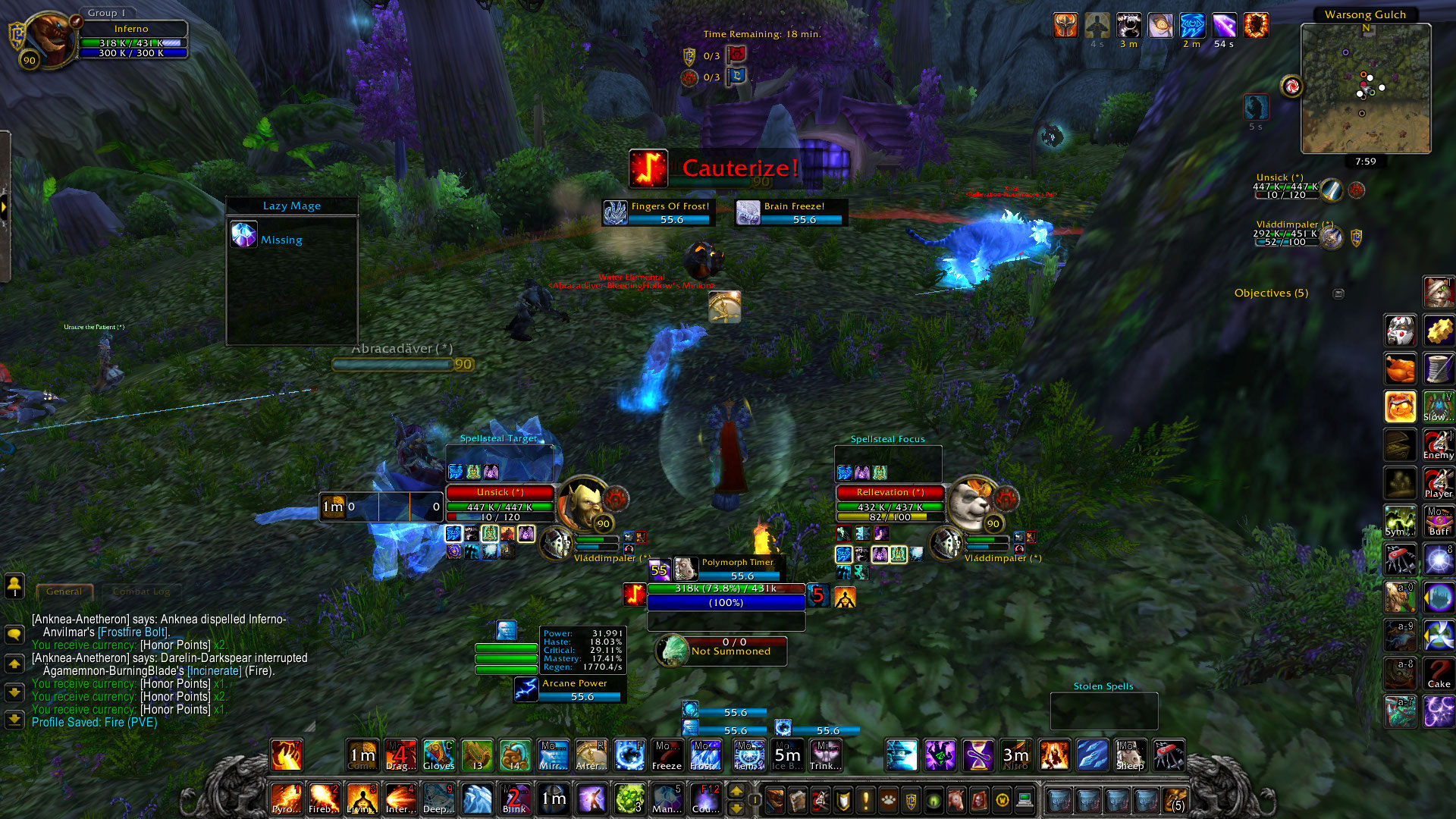Open the Game Menu computer icon
Screen dimensions: 1456x819
point(1025,800)
